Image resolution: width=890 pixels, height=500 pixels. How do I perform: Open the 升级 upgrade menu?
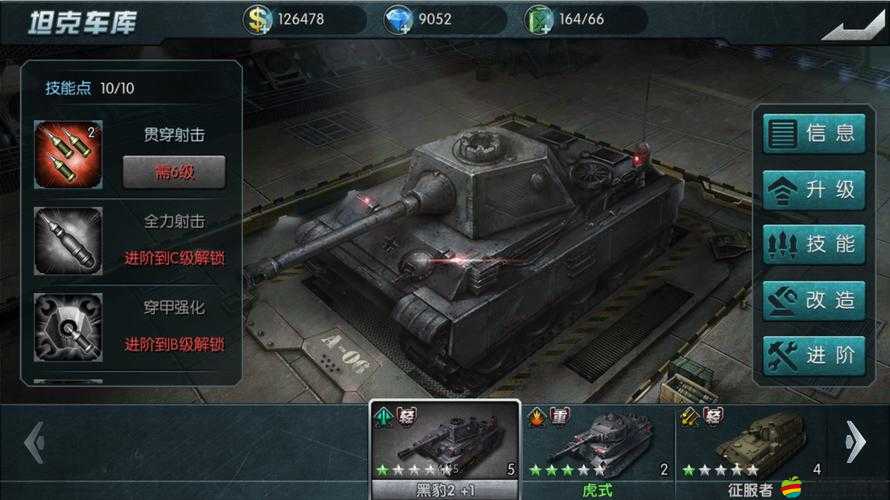[813, 189]
